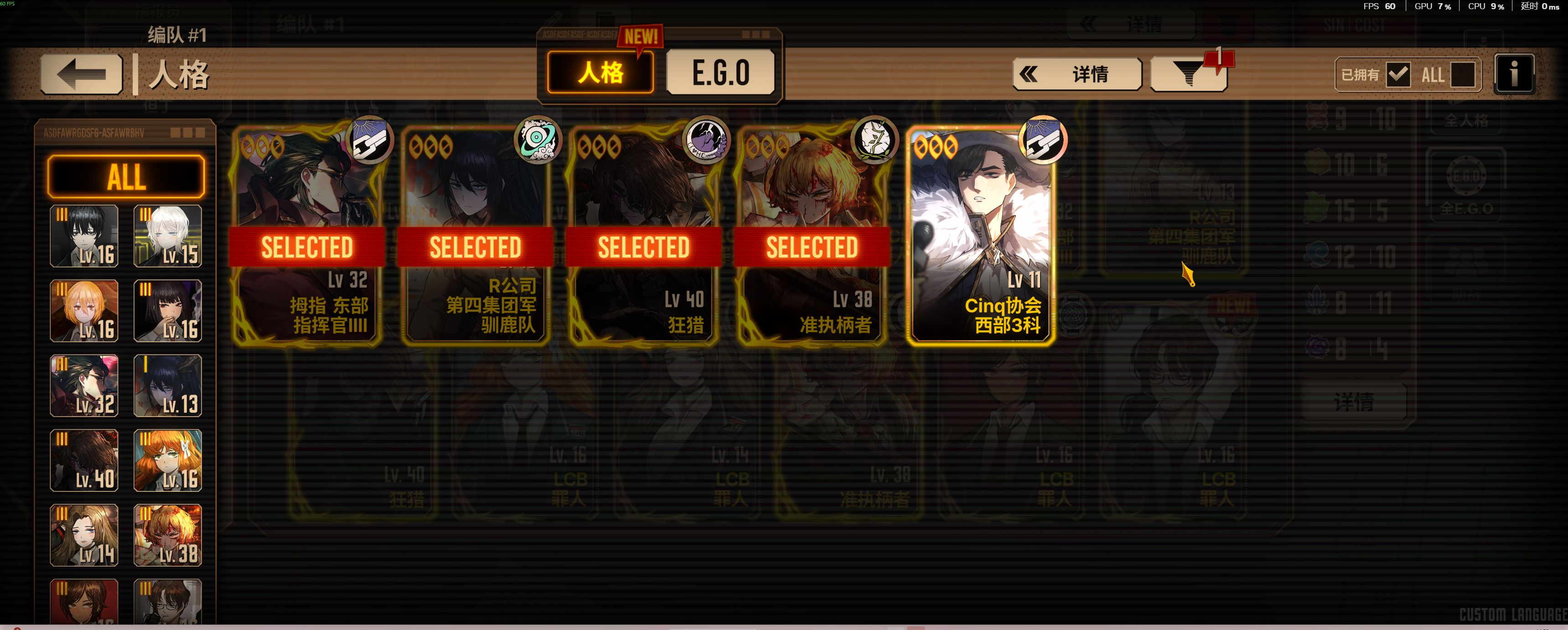
Task: Toggle the ALL checkbox in header
Action: [1462, 75]
